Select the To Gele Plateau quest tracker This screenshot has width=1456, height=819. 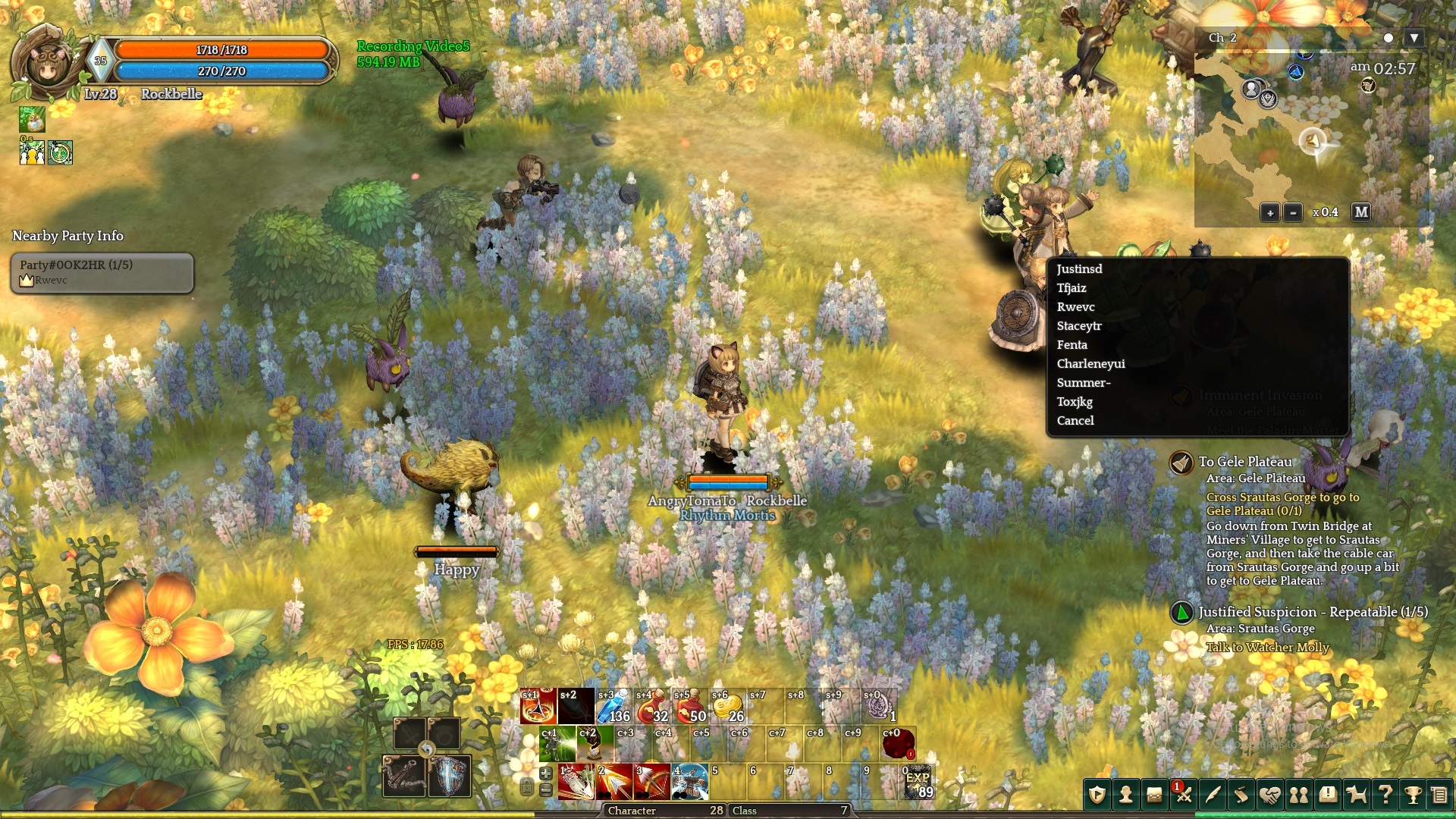pos(1244,462)
